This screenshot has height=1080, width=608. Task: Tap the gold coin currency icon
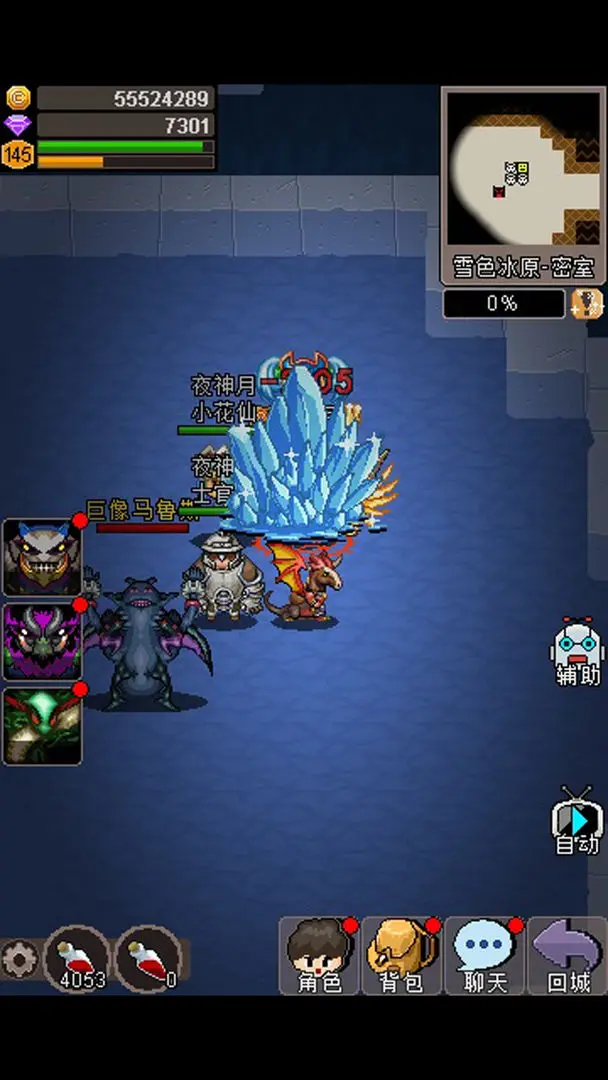[x=18, y=98]
